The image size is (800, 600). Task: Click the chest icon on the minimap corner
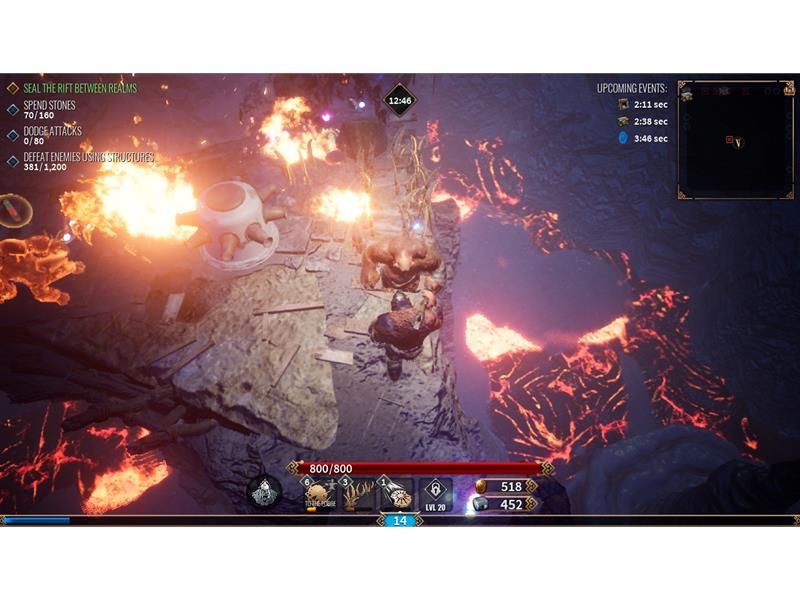pos(687,92)
